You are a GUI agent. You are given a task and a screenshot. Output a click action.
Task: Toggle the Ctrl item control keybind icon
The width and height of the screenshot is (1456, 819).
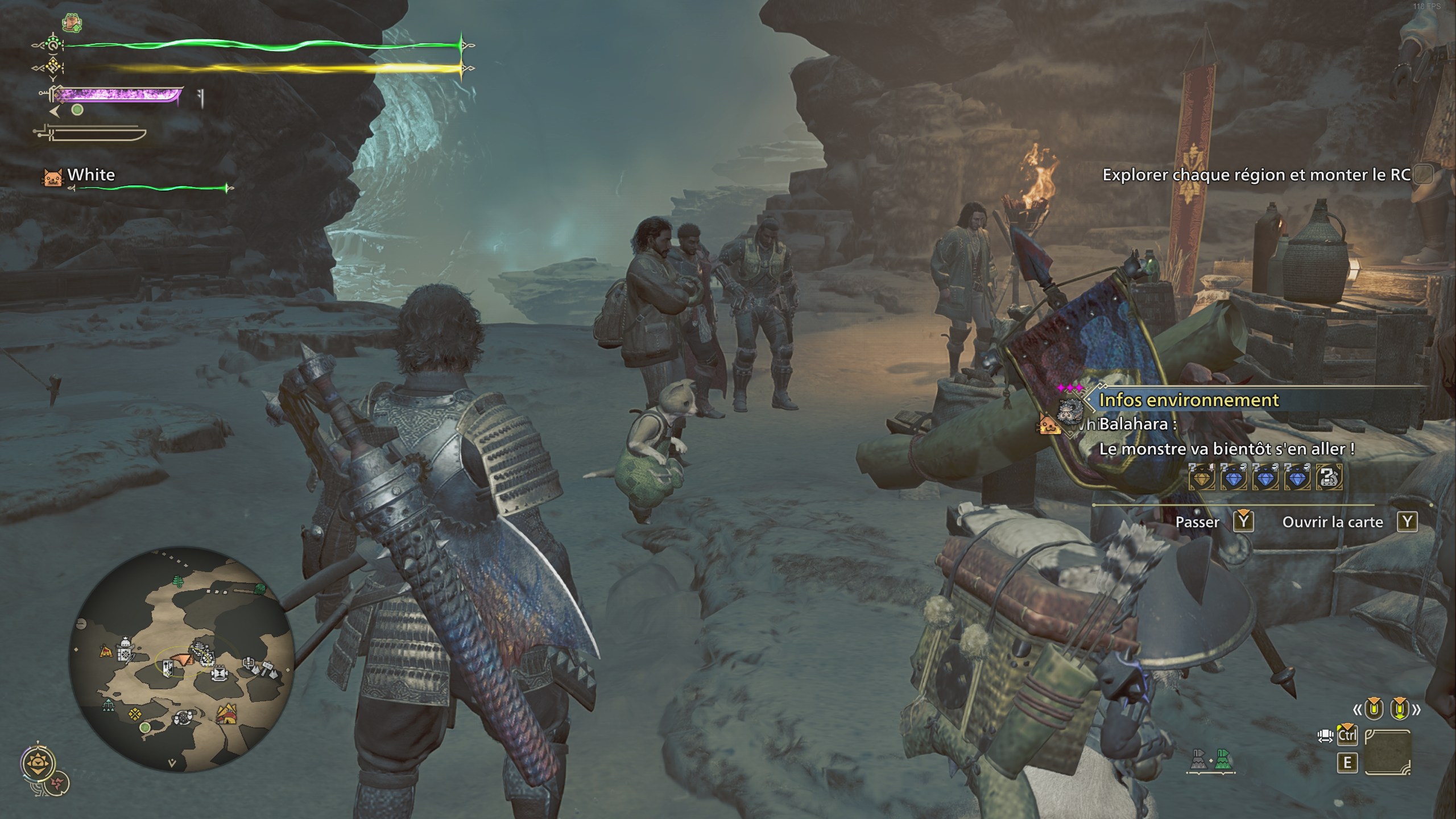click(x=1347, y=736)
